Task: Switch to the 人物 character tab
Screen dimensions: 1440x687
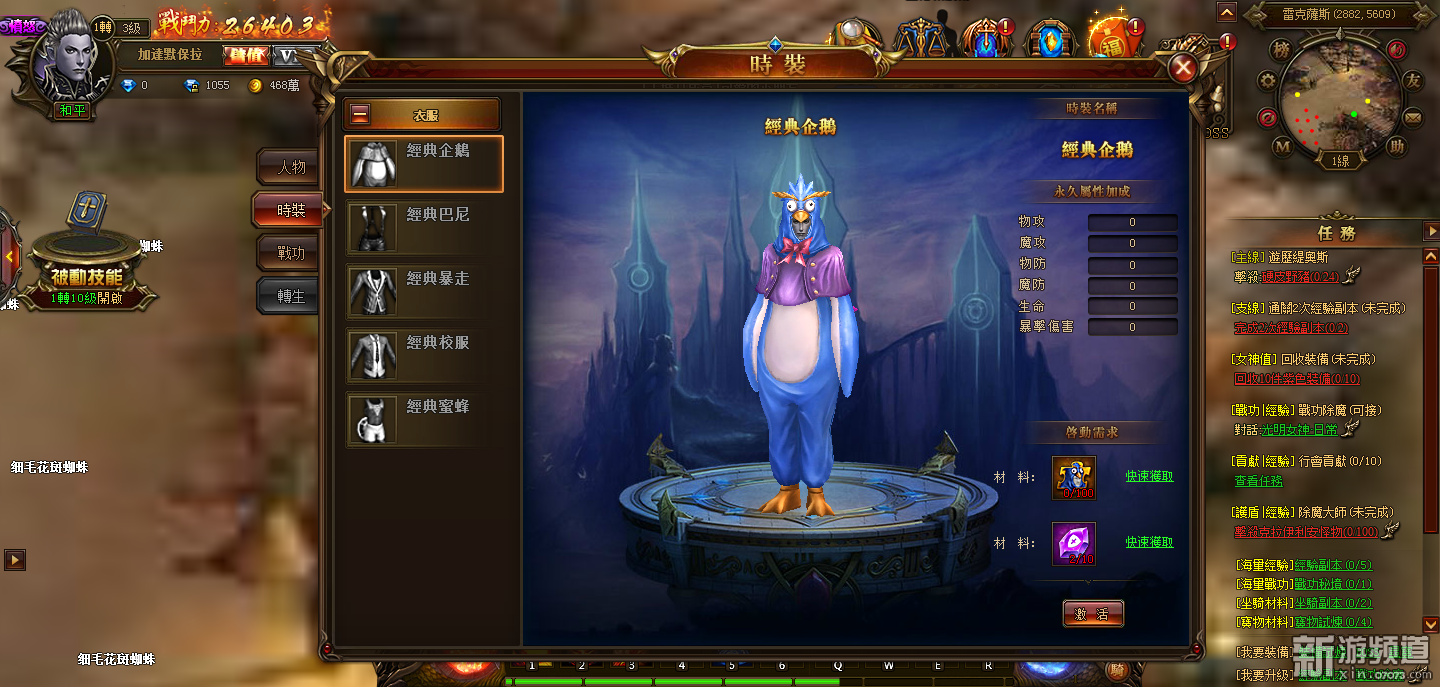Action: 291,167
